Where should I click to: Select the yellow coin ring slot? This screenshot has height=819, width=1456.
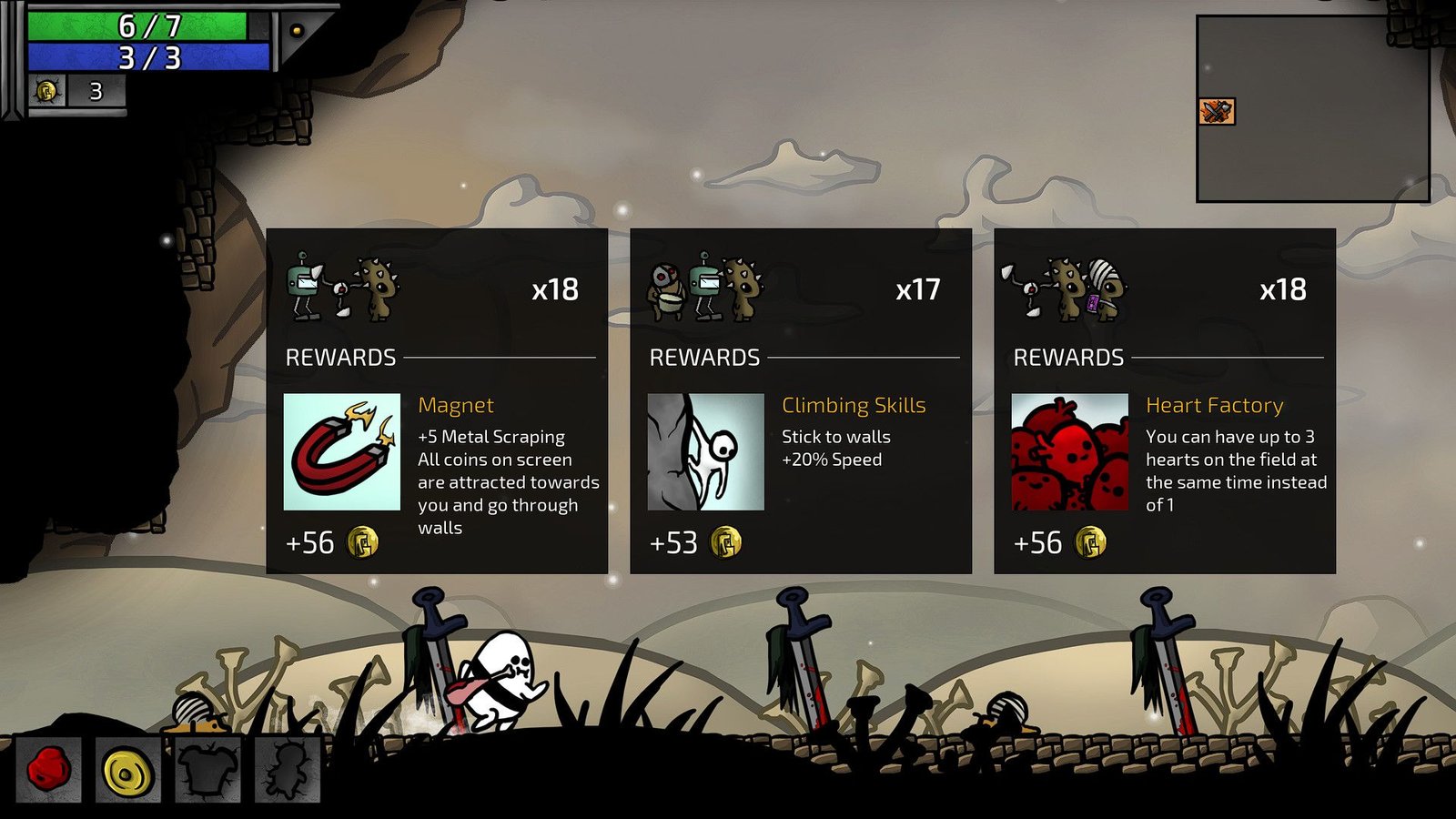[127, 770]
